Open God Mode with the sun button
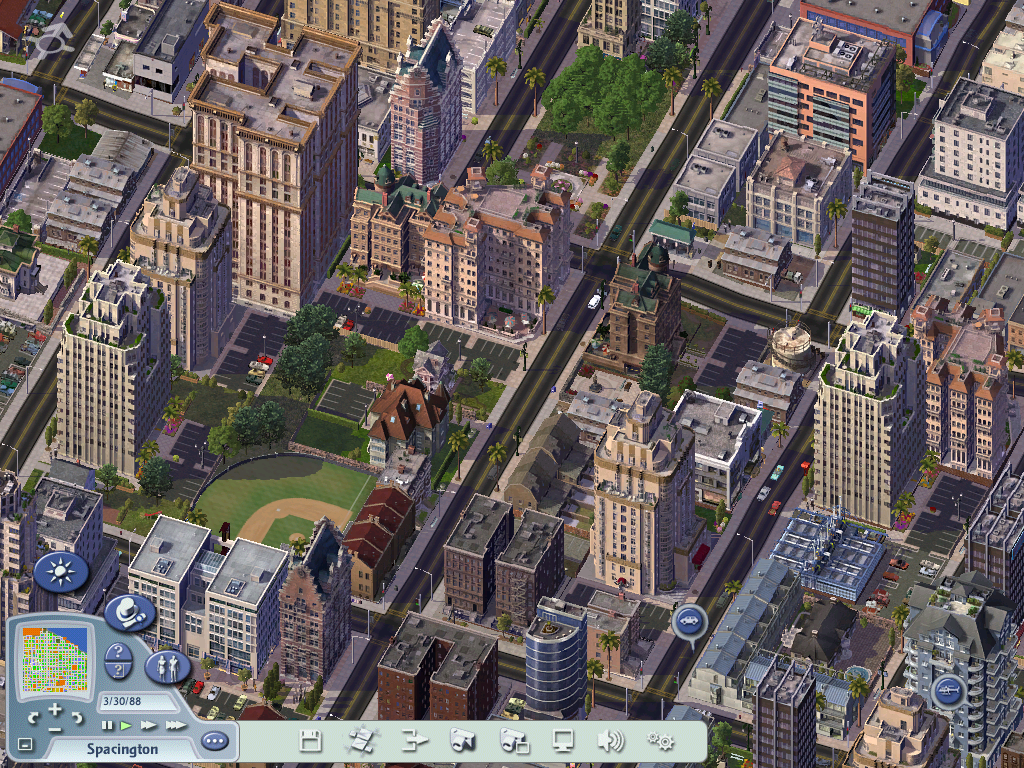Viewport: 1024px width, 768px height. 61,572
